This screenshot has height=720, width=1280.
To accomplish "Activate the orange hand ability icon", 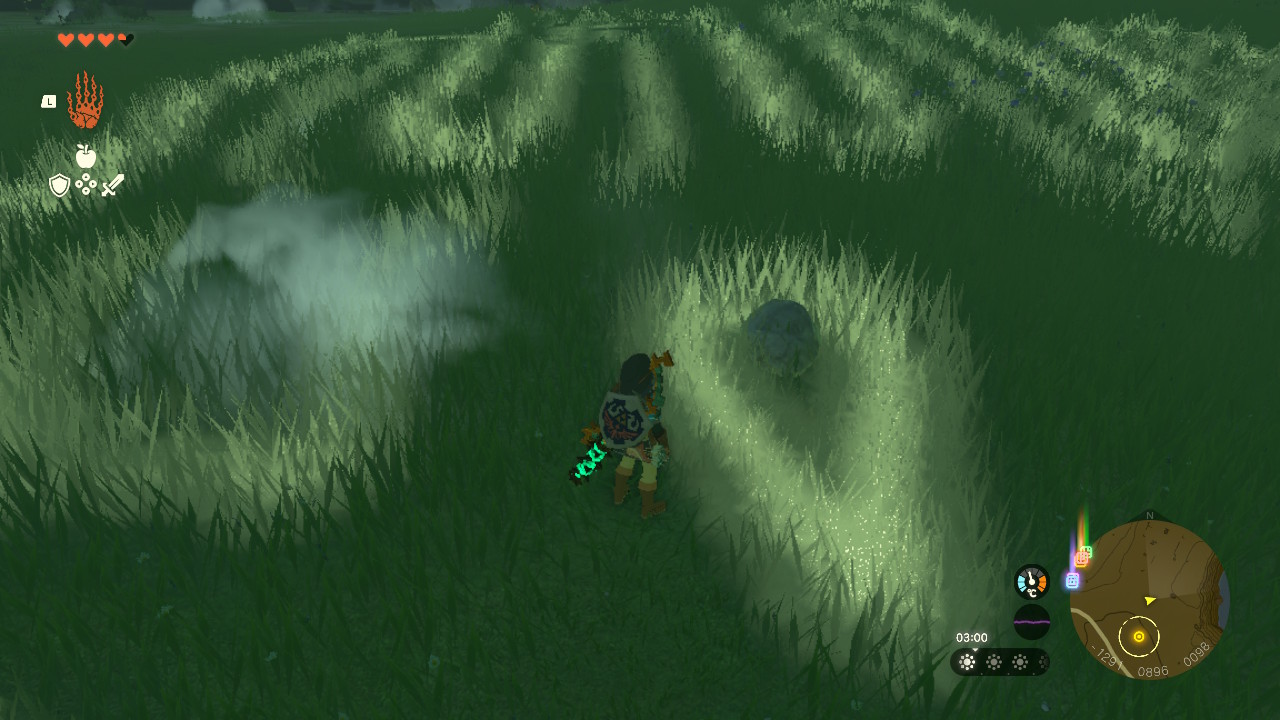I will pyautogui.click(x=85, y=101).
